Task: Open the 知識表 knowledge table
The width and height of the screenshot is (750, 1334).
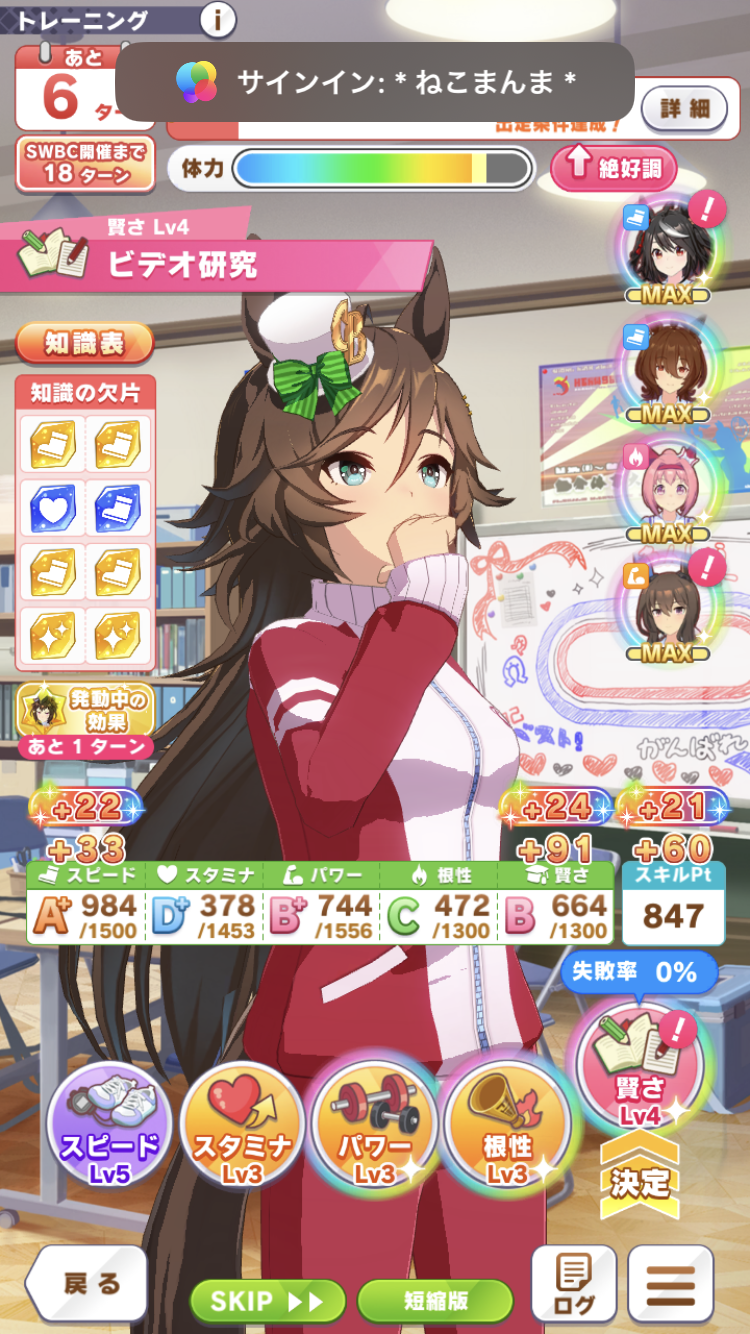Action: click(x=85, y=343)
